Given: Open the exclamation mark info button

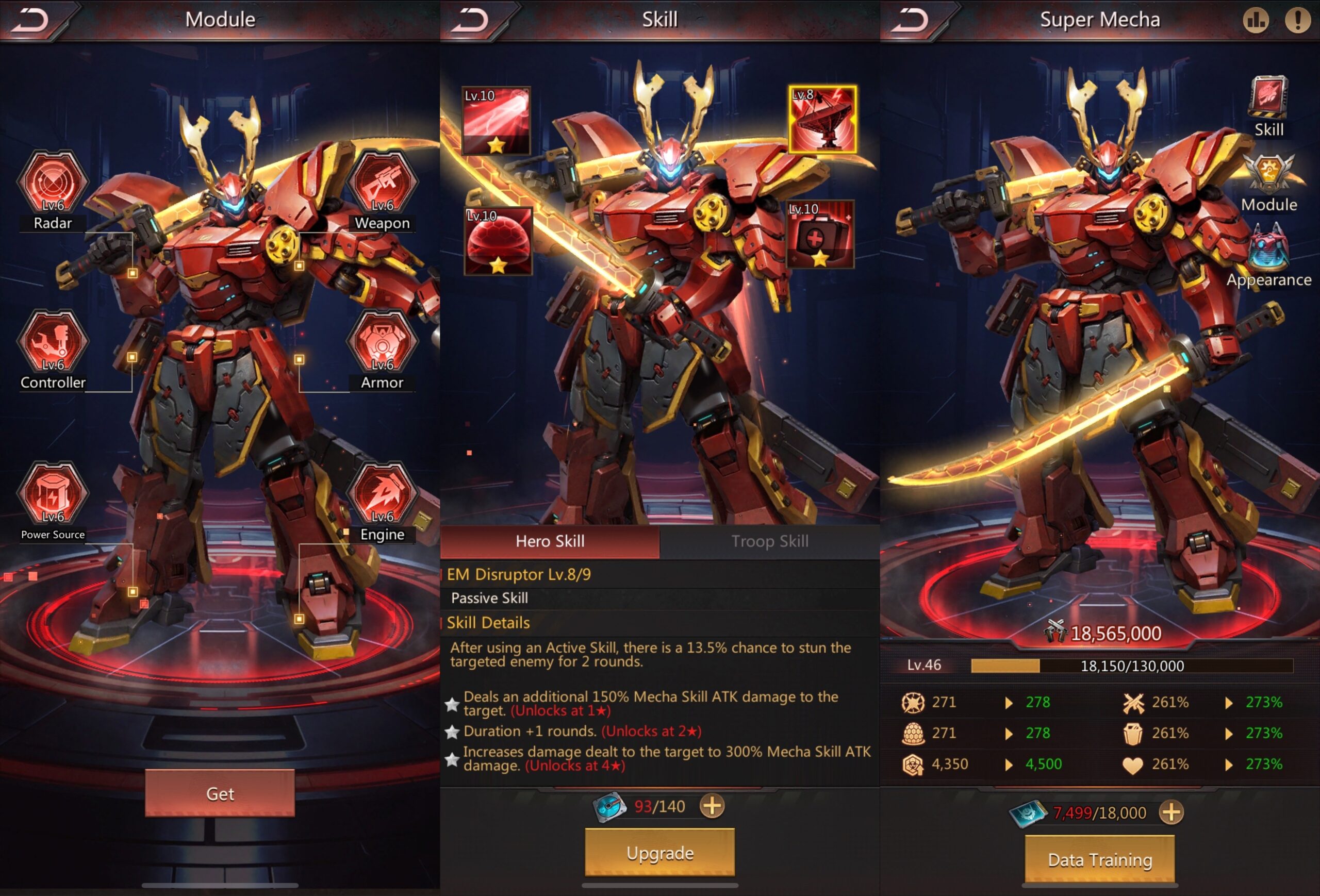Looking at the screenshot, I should [1297, 21].
